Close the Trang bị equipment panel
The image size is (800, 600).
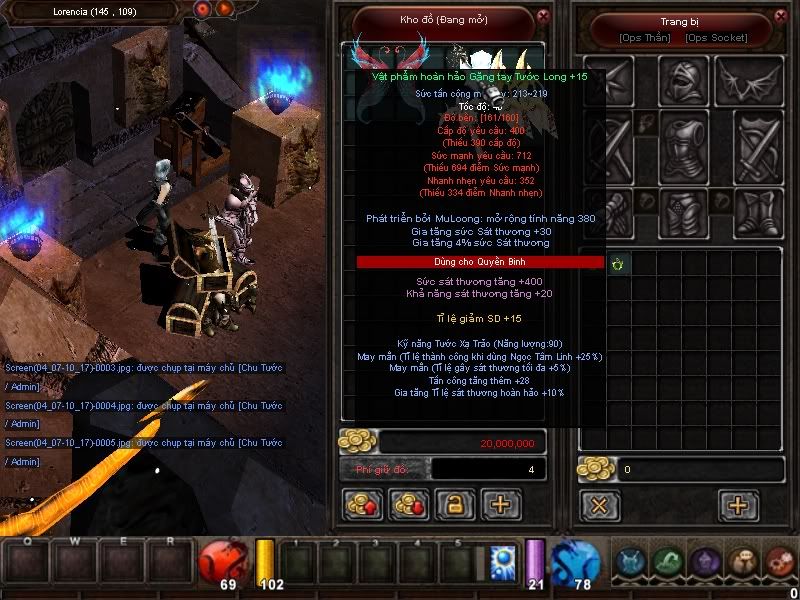click(x=782, y=16)
